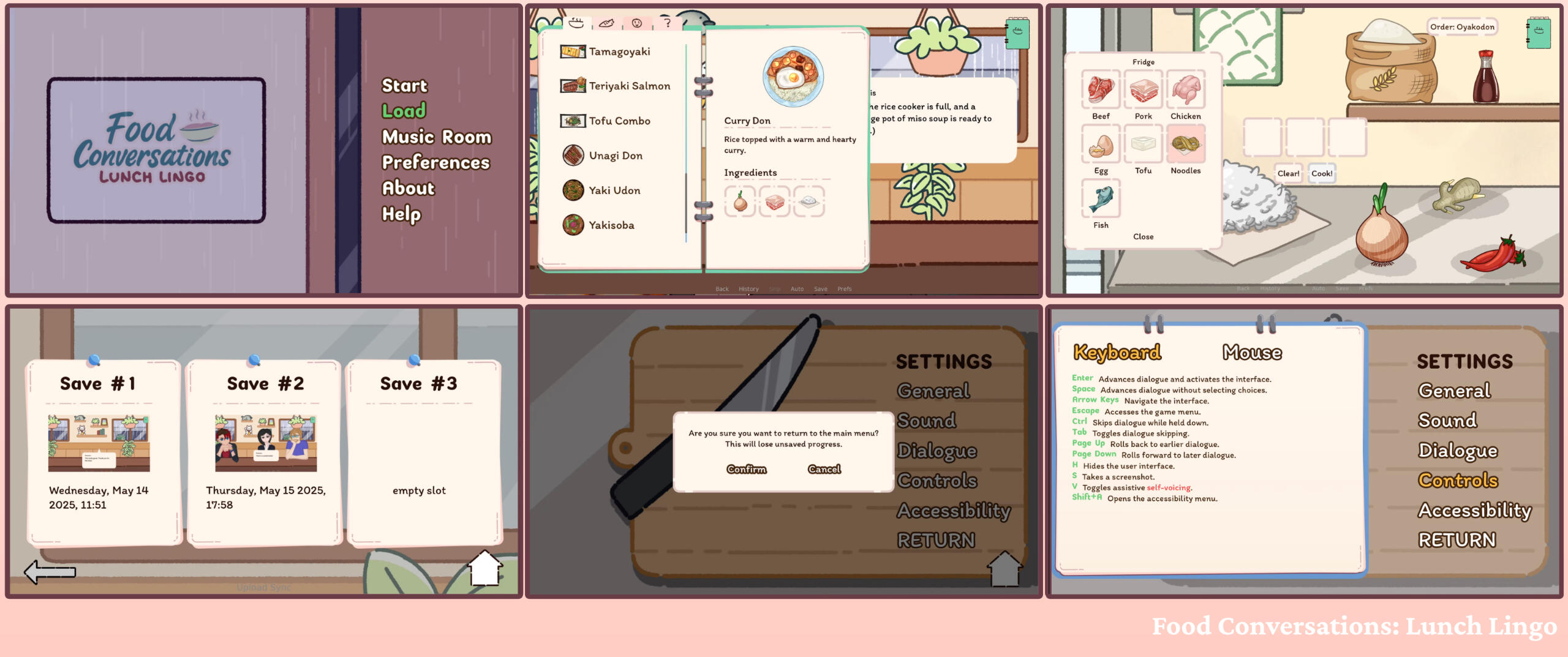Clear the selected ingredients with Clear!

[x=1288, y=174]
